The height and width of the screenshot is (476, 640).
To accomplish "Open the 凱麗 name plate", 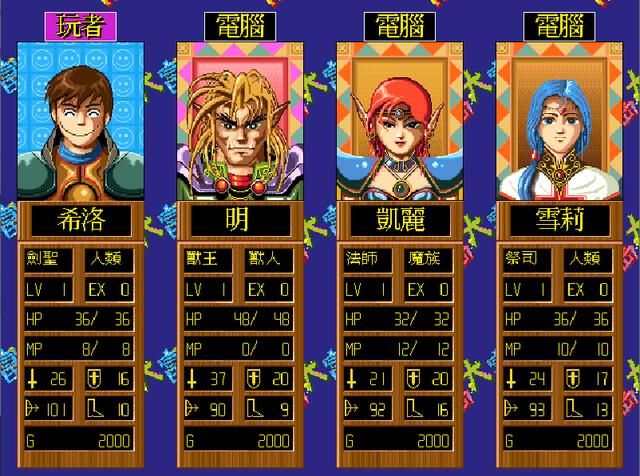I will [398, 221].
